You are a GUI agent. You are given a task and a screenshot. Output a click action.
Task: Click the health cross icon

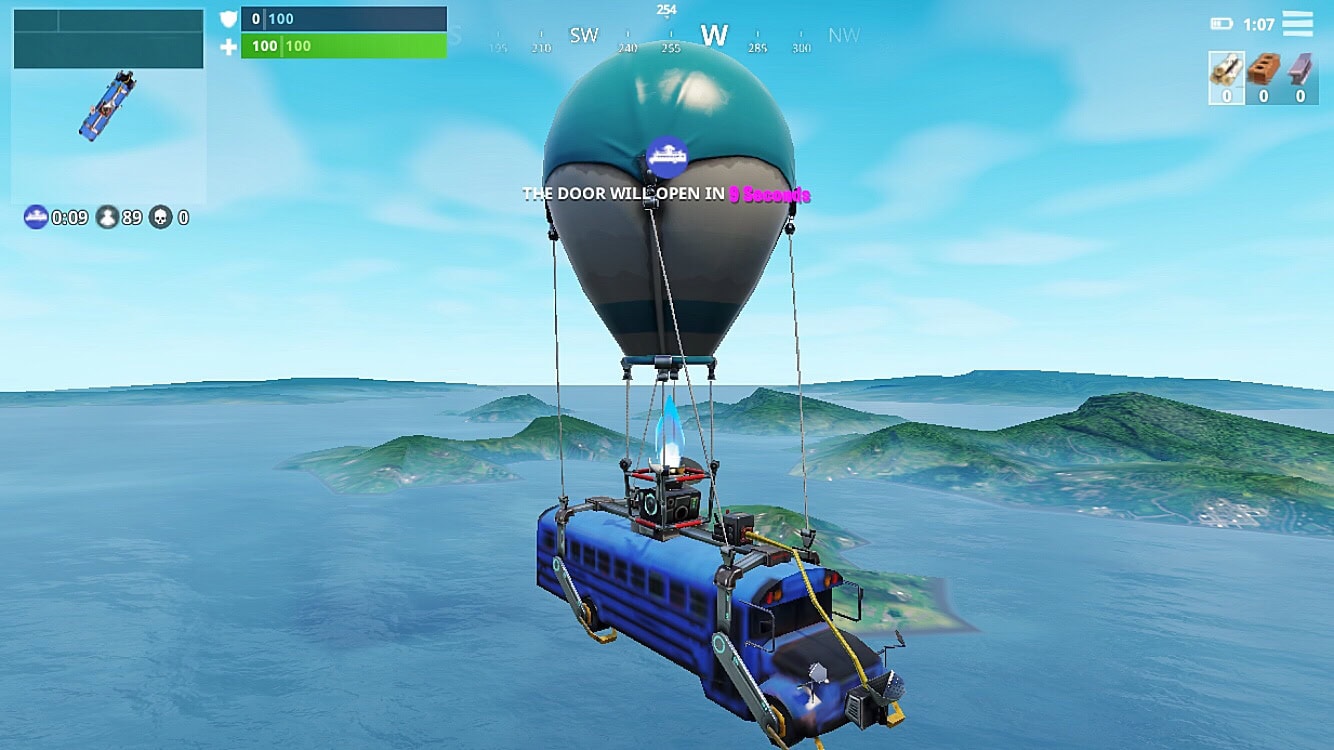pos(230,46)
